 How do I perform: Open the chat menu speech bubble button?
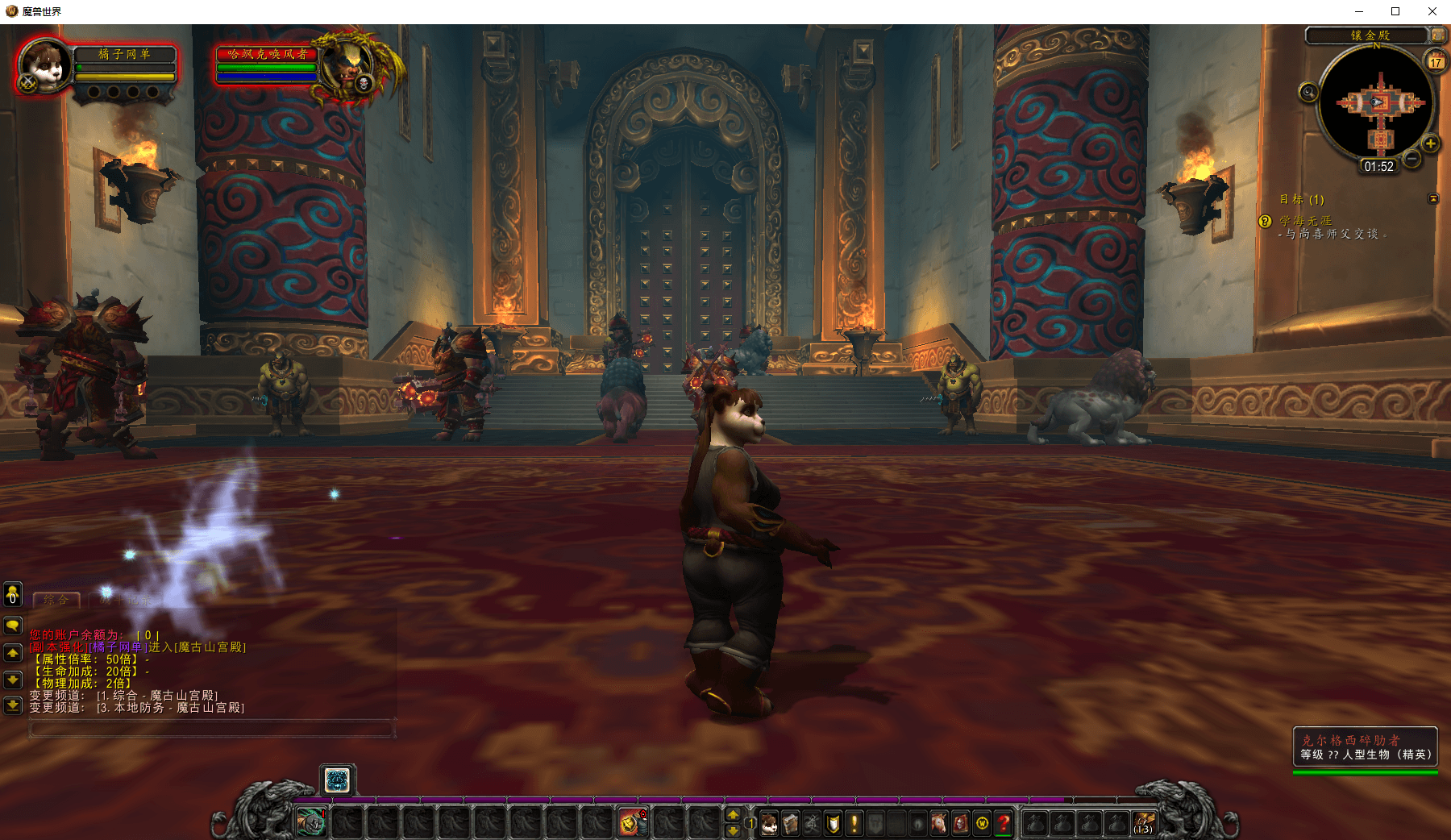pyautogui.click(x=13, y=625)
